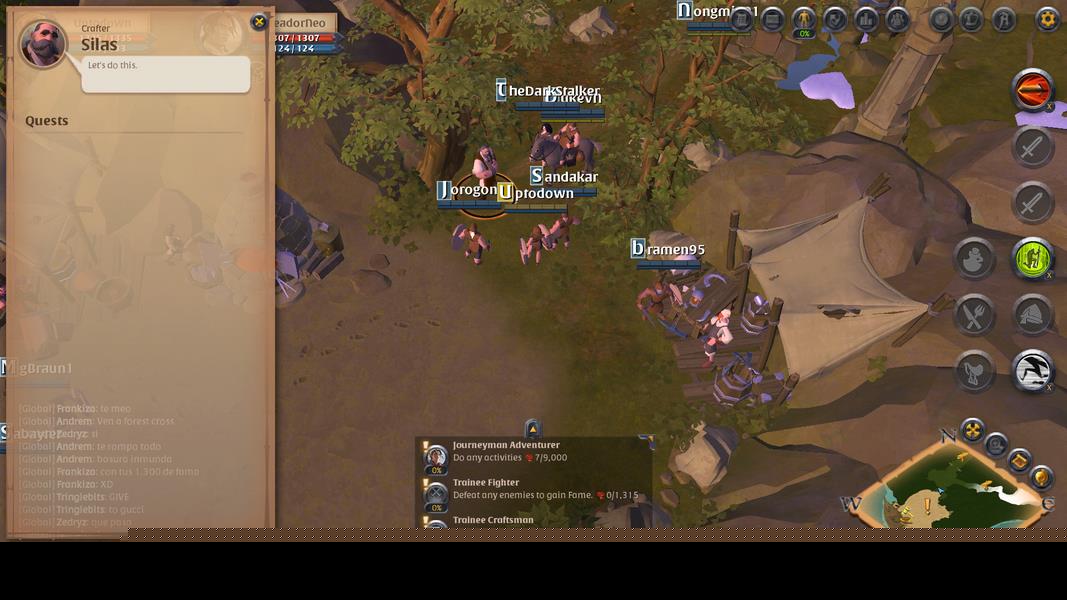Select the Trainee Craftsman quest entry
This screenshot has width=1067, height=600.
[493, 521]
